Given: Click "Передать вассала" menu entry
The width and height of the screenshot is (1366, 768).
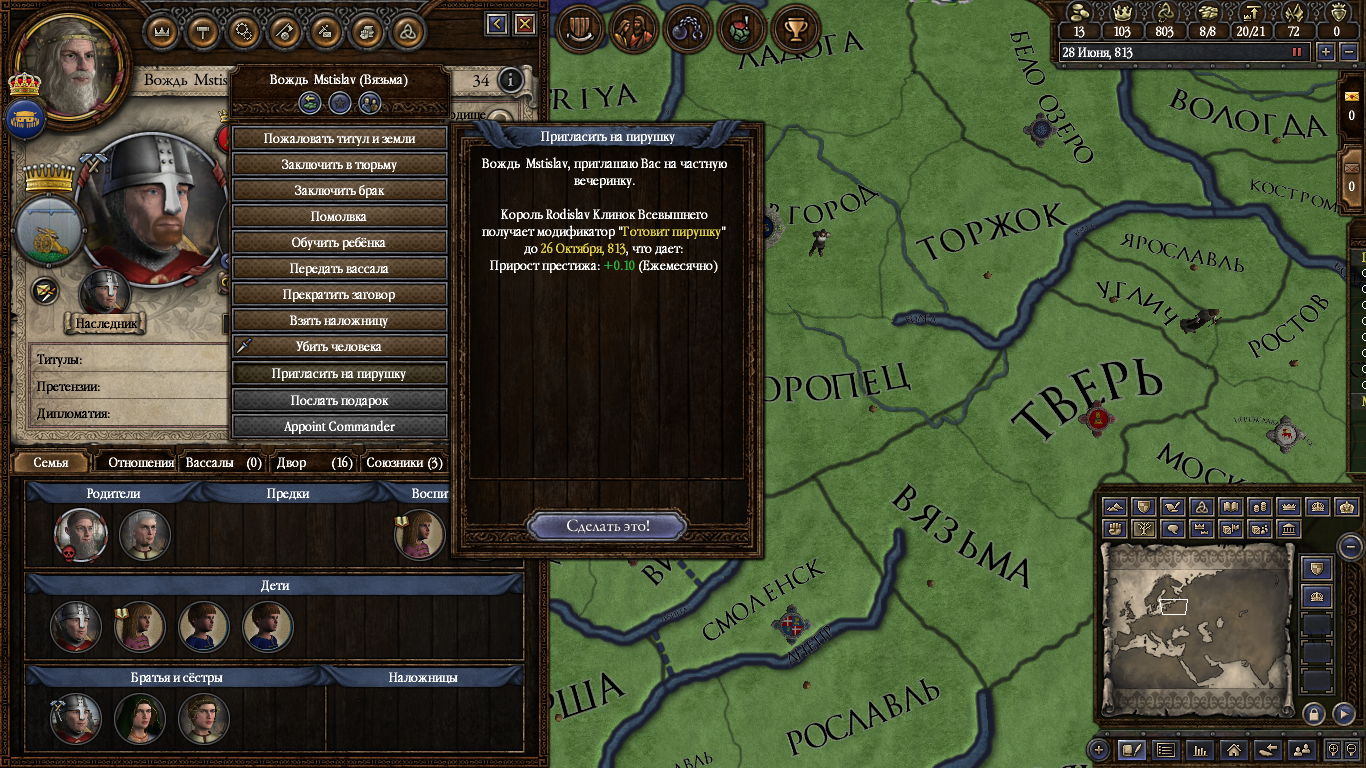Looking at the screenshot, I should 339,269.
